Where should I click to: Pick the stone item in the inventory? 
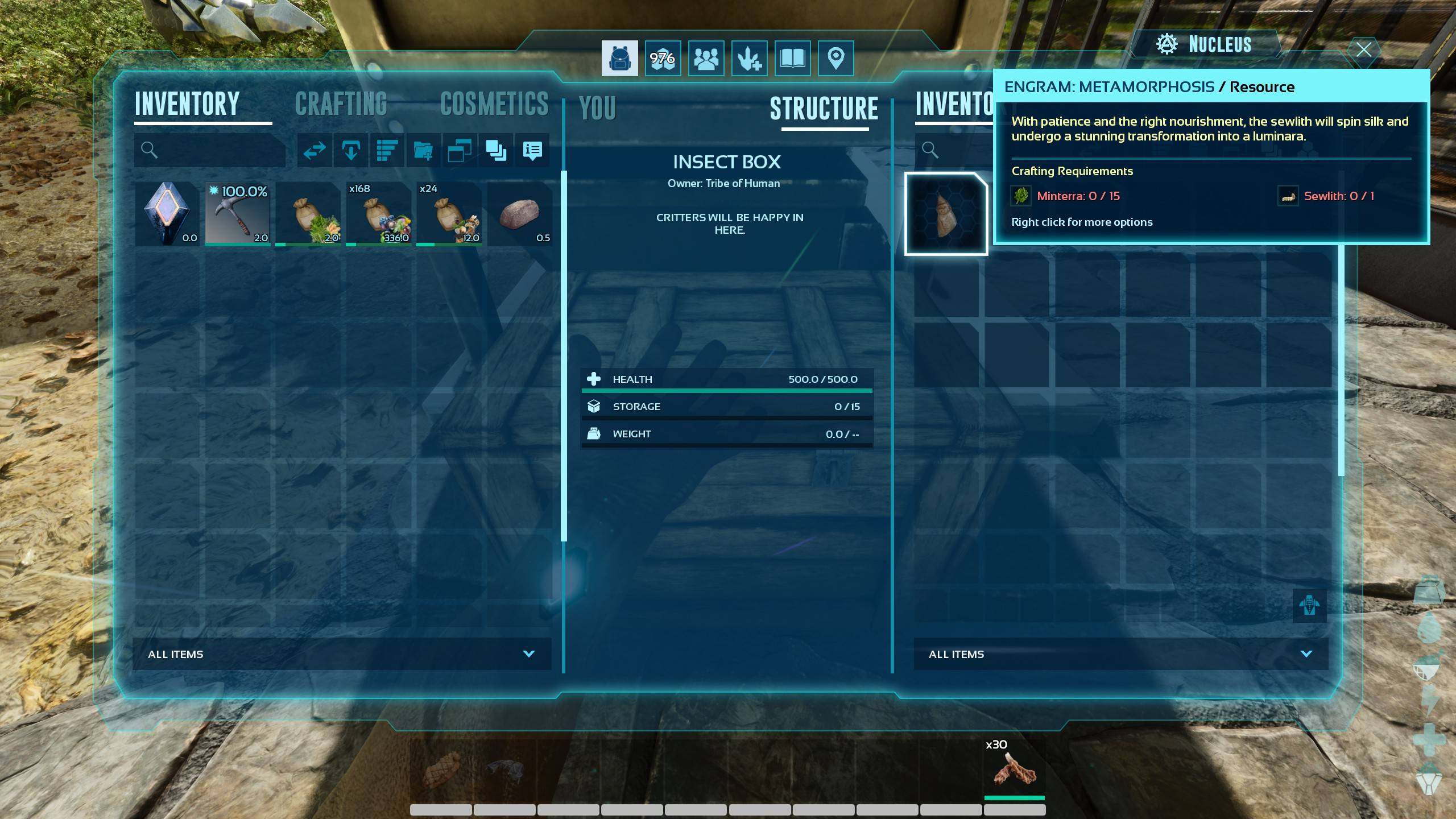519,214
